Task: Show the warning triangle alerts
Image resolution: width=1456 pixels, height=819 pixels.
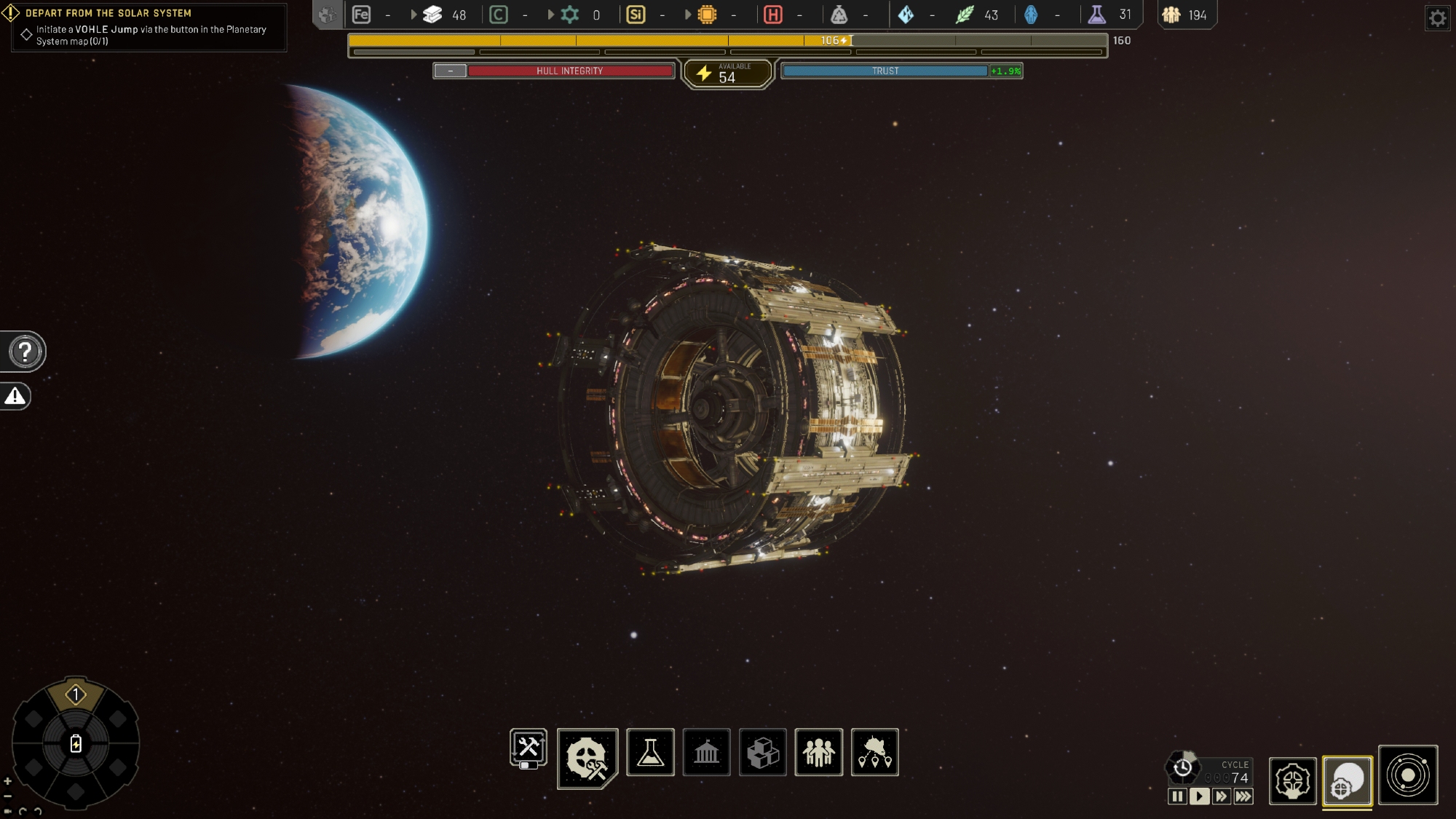Action: tap(15, 396)
